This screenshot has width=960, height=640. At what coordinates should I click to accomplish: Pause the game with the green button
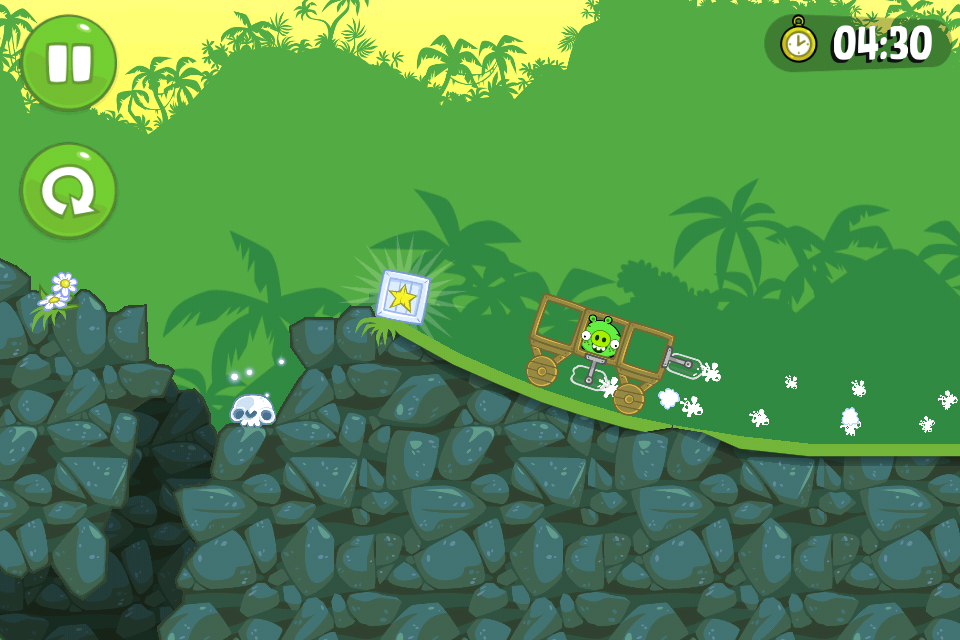[69, 62]
